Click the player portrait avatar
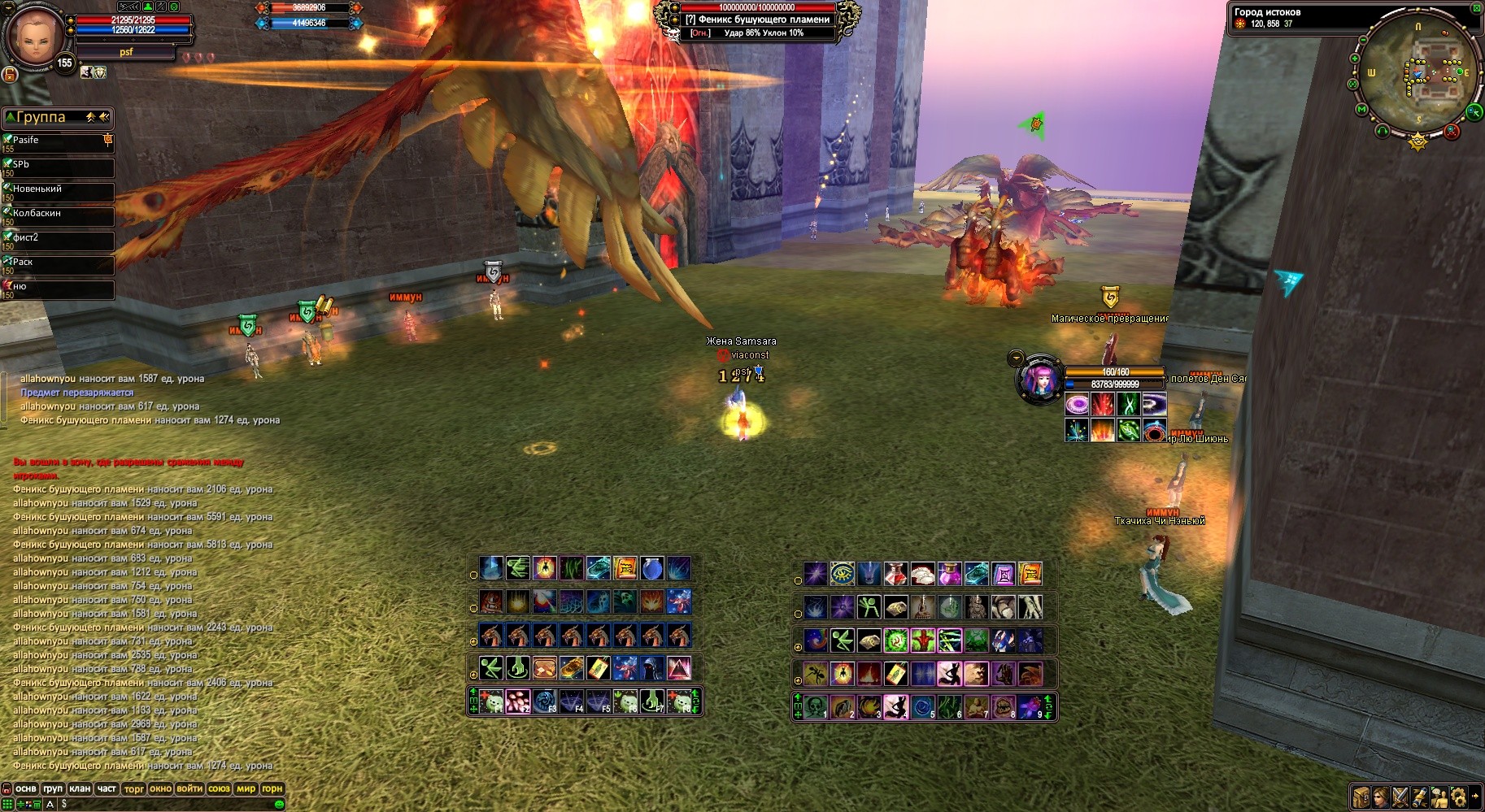1485x812 pixels. click(35, 38)
